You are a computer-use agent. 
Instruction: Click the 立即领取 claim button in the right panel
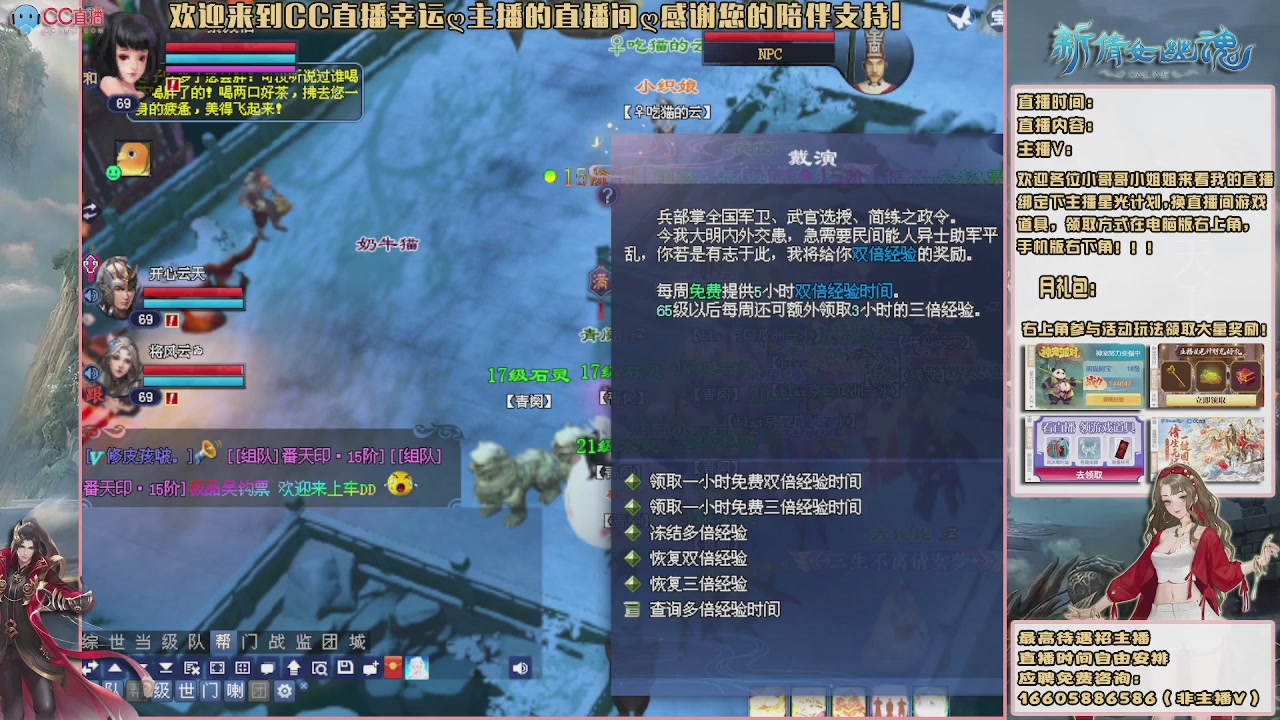pyautogui.click(x=1210, y=399)
